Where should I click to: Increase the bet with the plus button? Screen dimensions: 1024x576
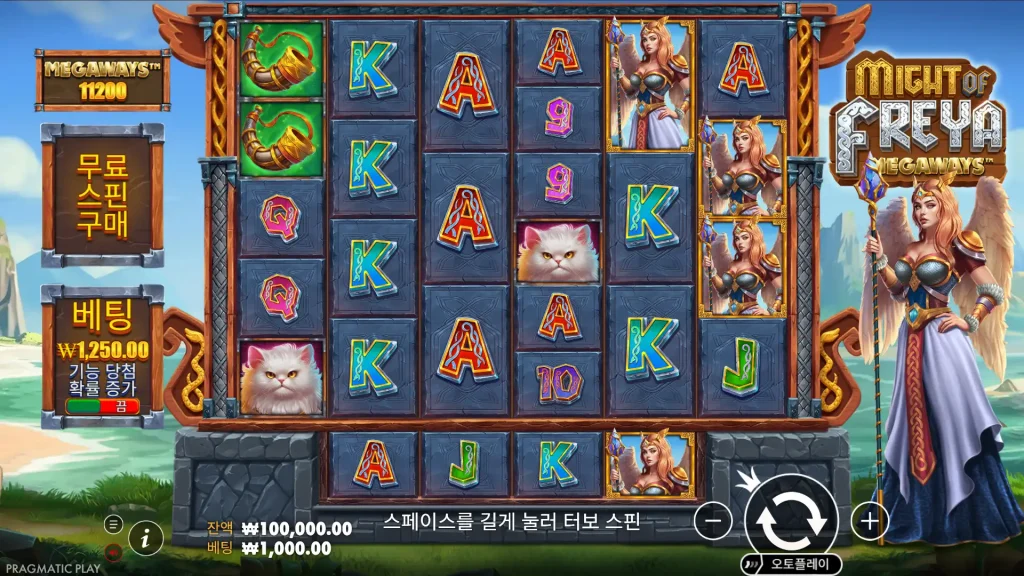[870, 521]
